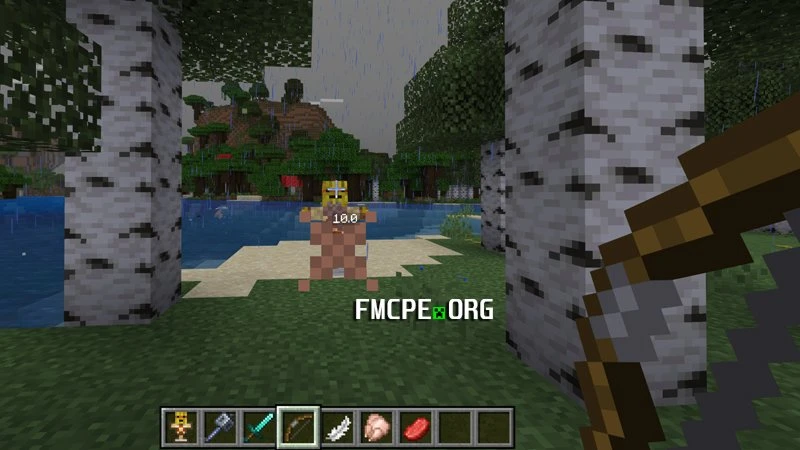The height and width of the screenshot is (450, 800).
Task: Select the raw red meat slot
Action: pyautogui.click(x=415, y=427)
